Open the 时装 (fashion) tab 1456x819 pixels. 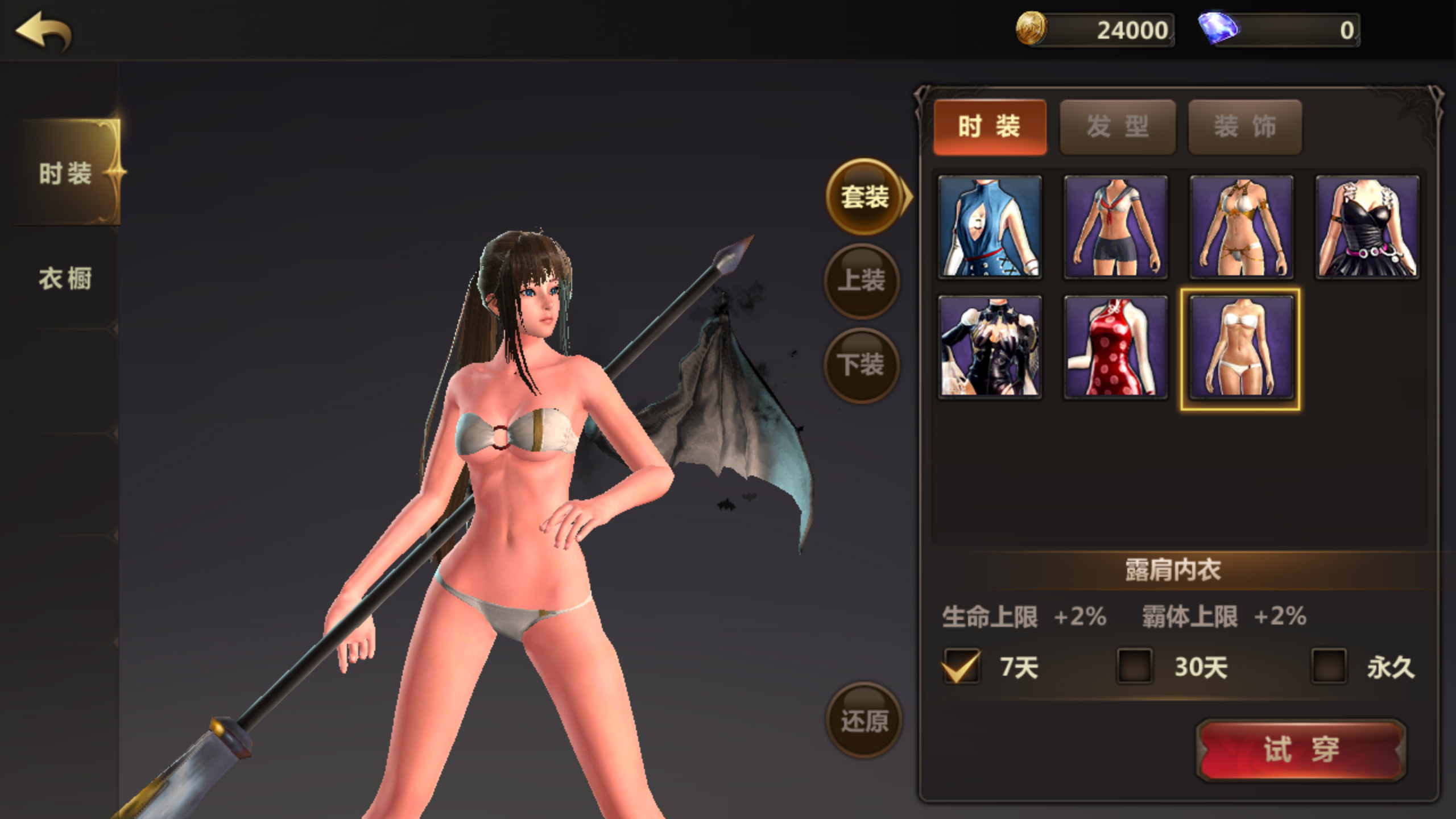pos(990,126)
